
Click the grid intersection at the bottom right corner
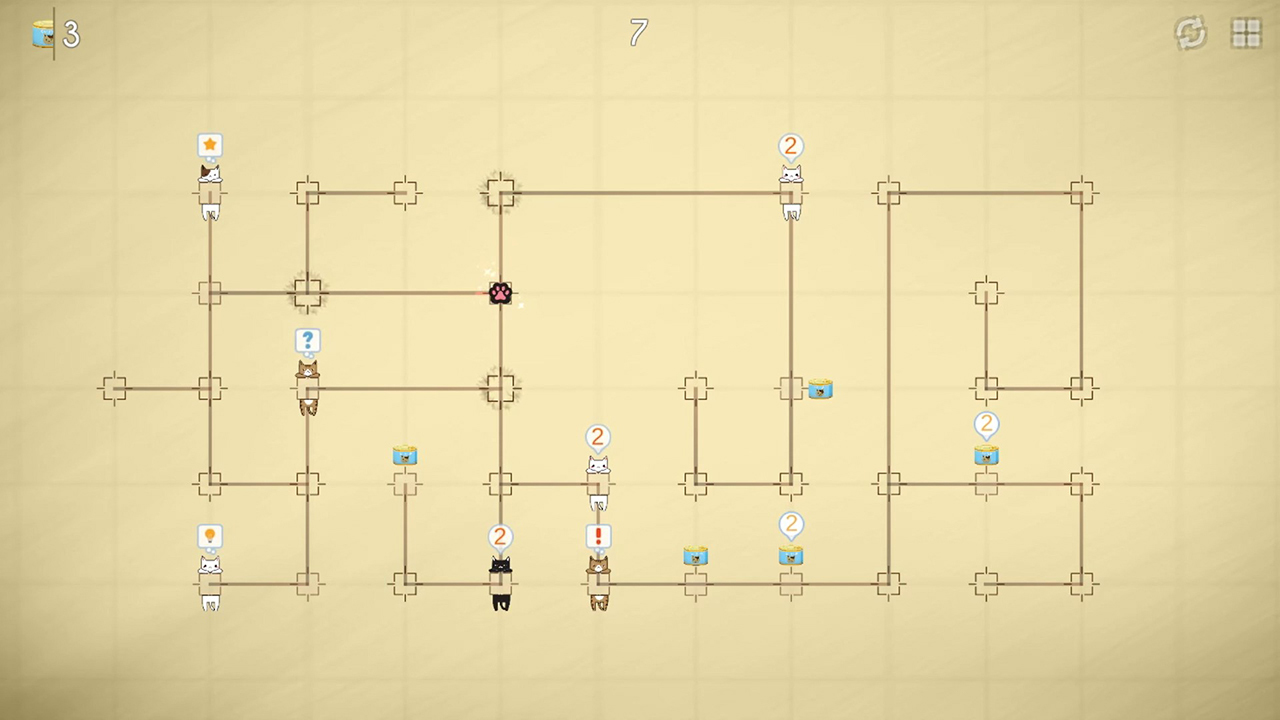pos(1082,583)
